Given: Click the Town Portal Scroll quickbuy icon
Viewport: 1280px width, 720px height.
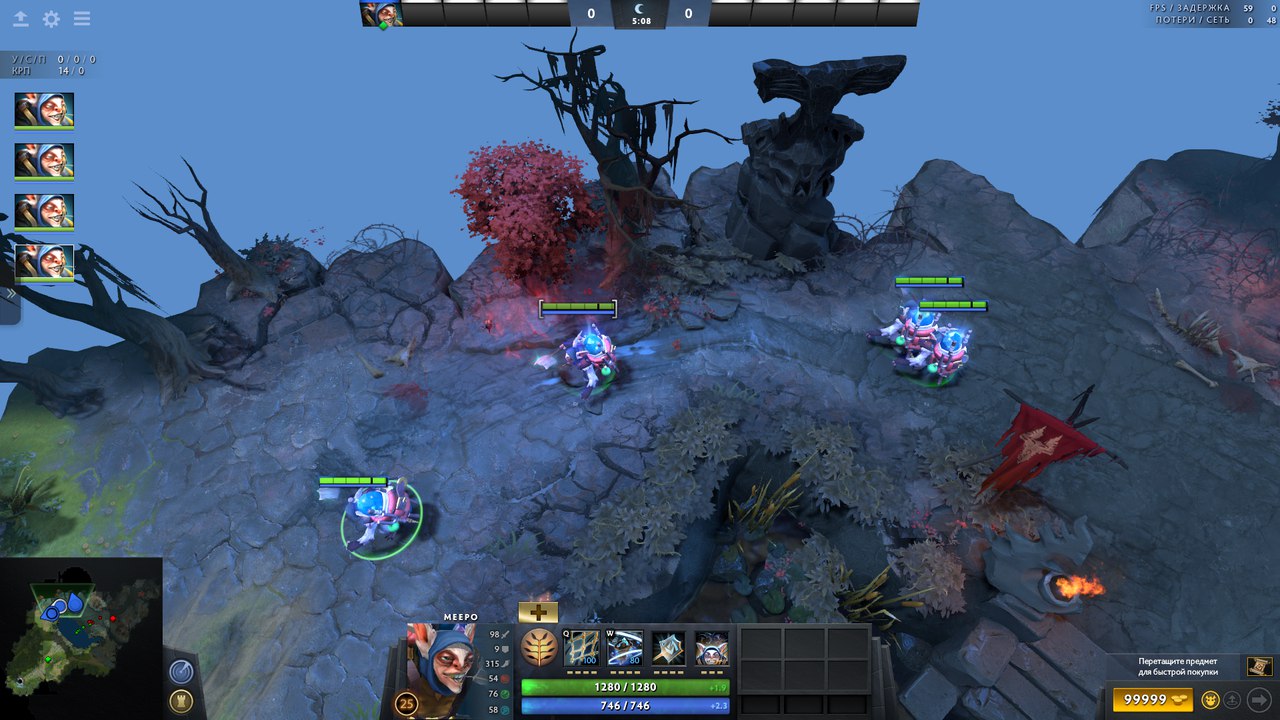Looking at the screenshot, I should [1259, 666].
